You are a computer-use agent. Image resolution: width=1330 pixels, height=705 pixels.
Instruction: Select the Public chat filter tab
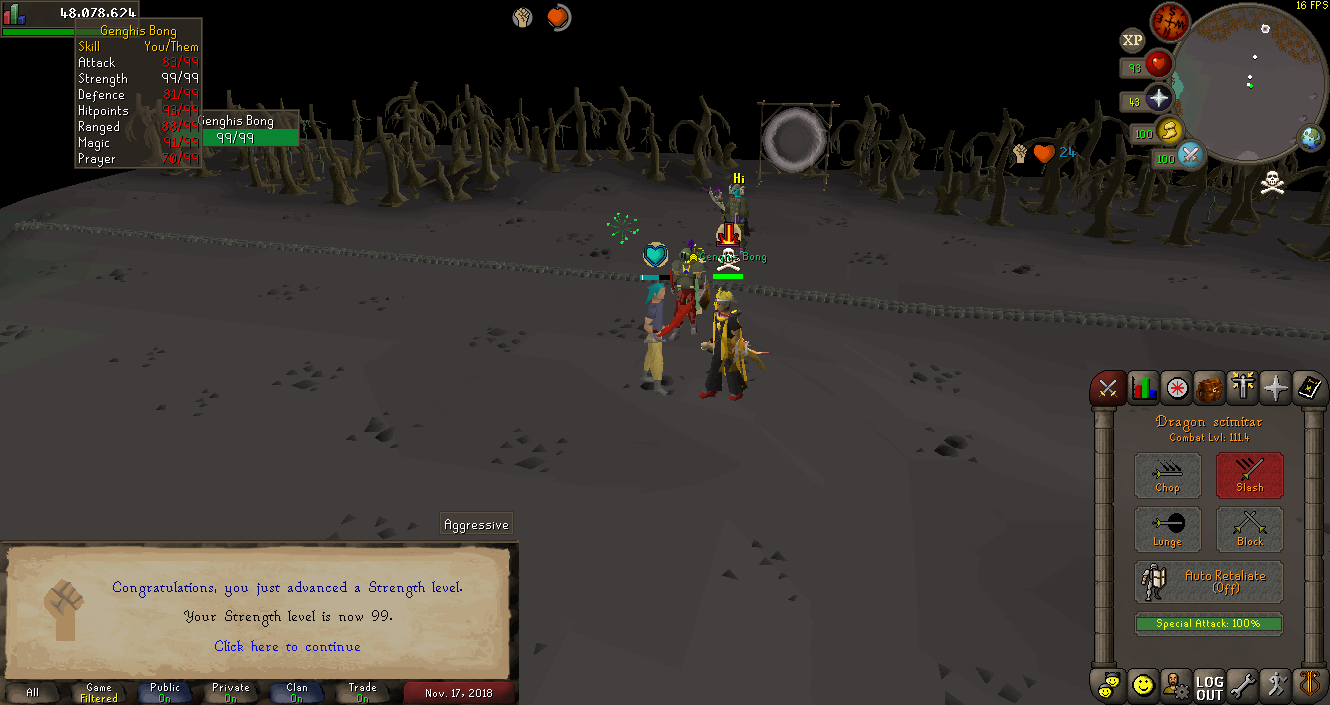coord(165,692)
